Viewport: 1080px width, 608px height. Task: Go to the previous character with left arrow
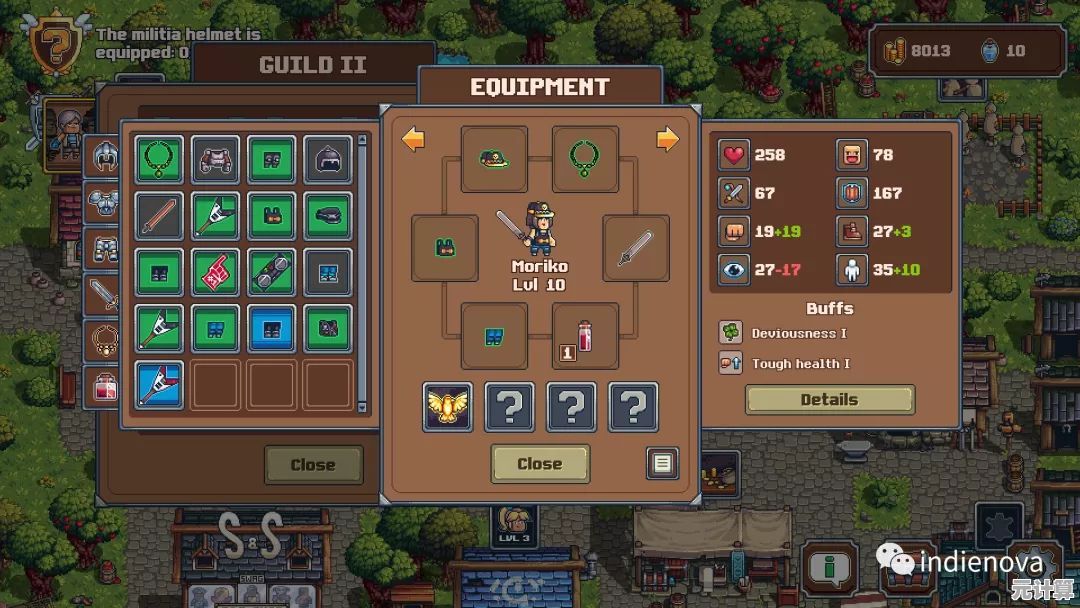click(413, 139)
